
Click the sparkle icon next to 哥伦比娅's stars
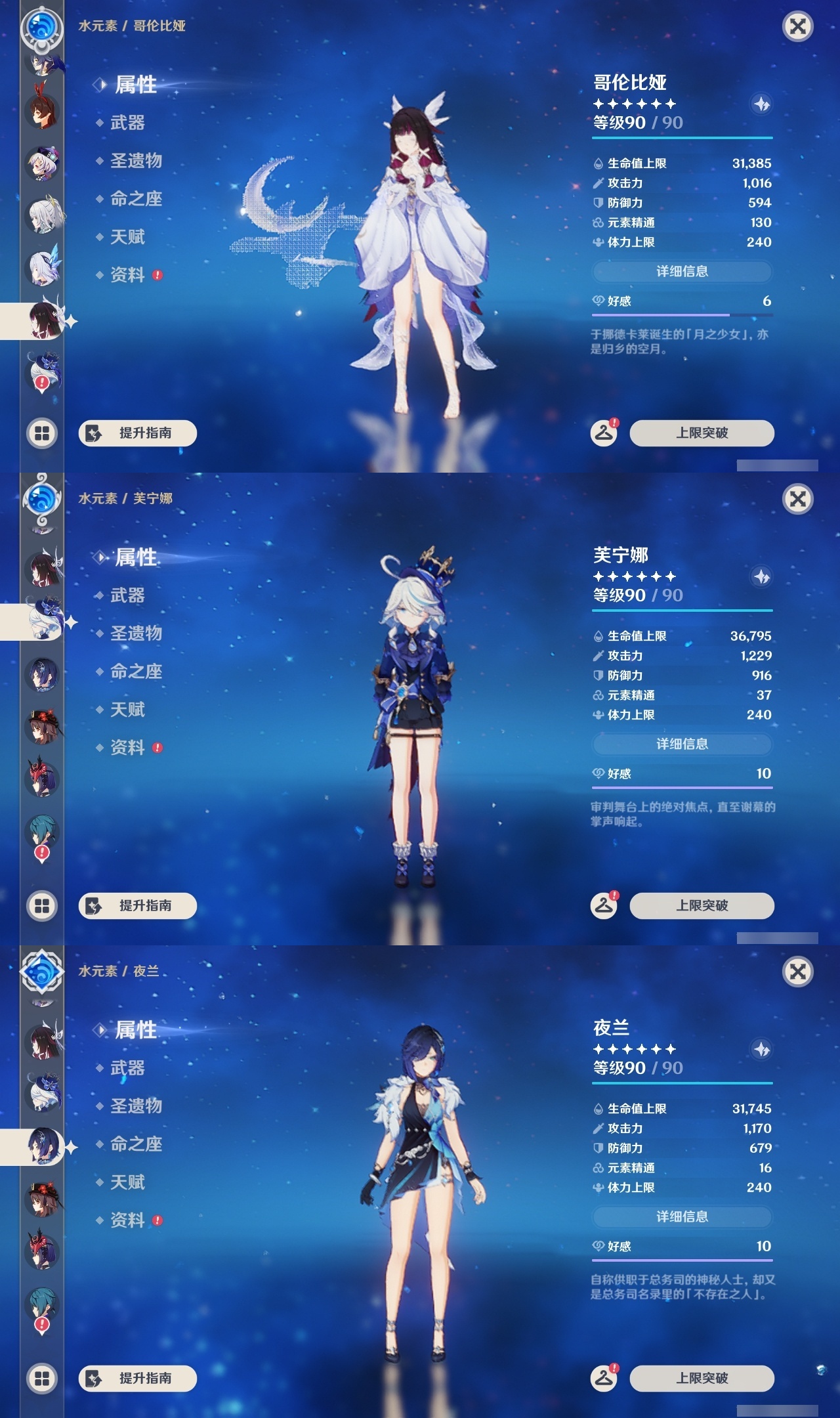761,103
